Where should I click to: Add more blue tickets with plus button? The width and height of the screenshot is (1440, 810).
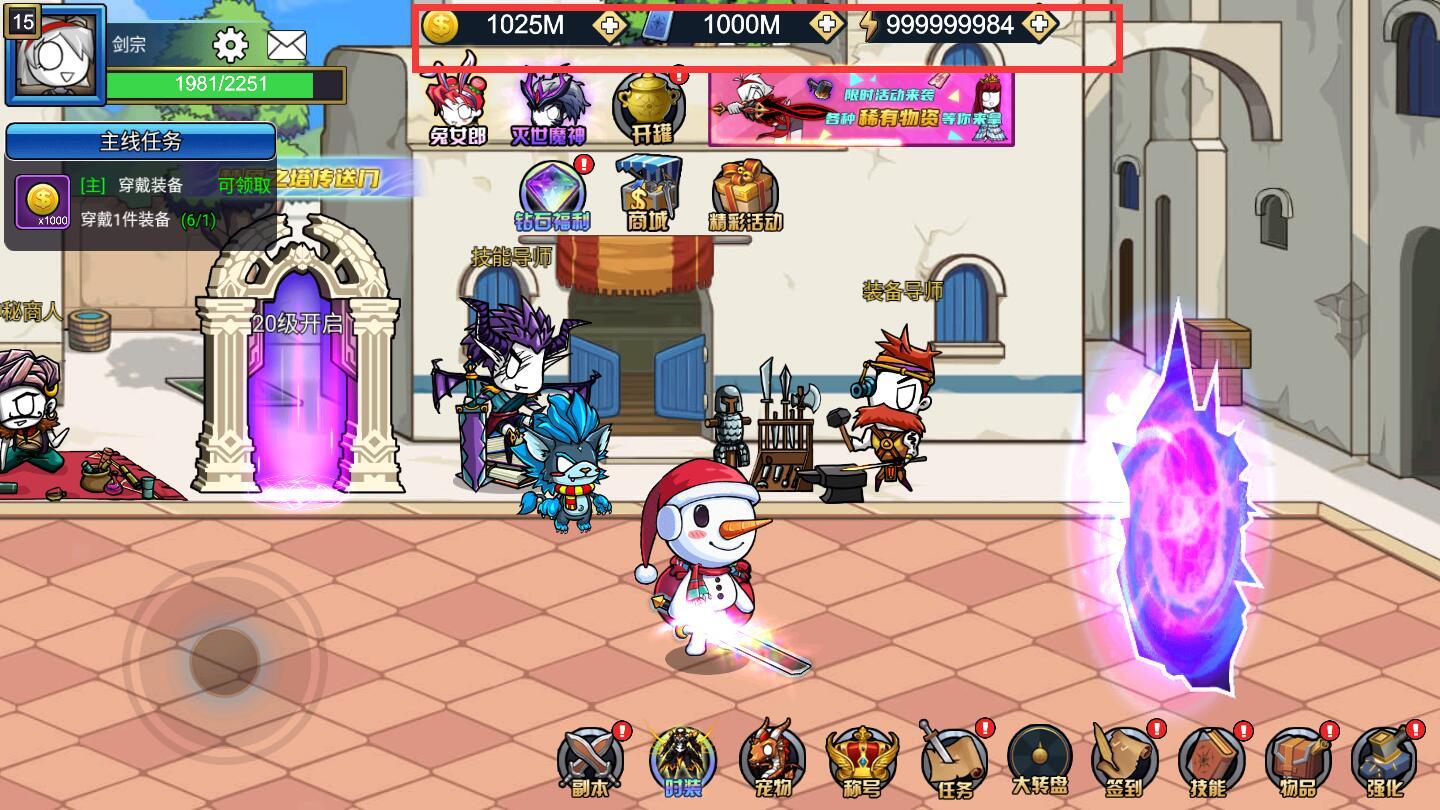tap(826, 26)
